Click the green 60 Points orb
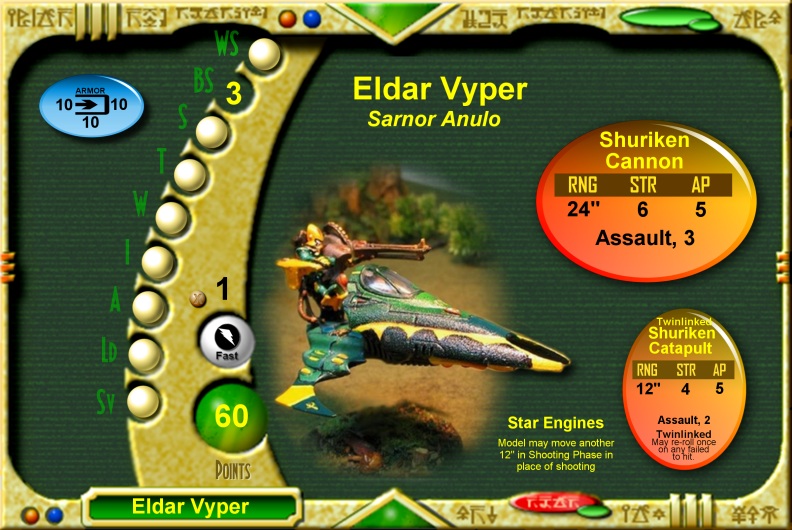The width and height of the screenshot is (792, 530). pos(231,416)
